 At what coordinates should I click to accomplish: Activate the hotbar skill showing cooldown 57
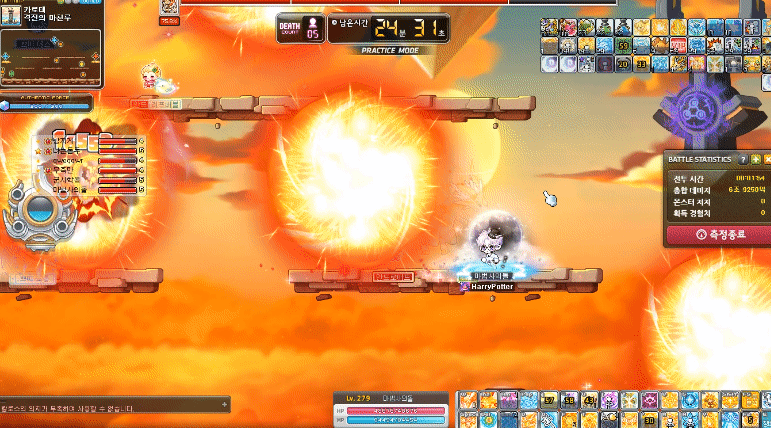click(549, 401)
